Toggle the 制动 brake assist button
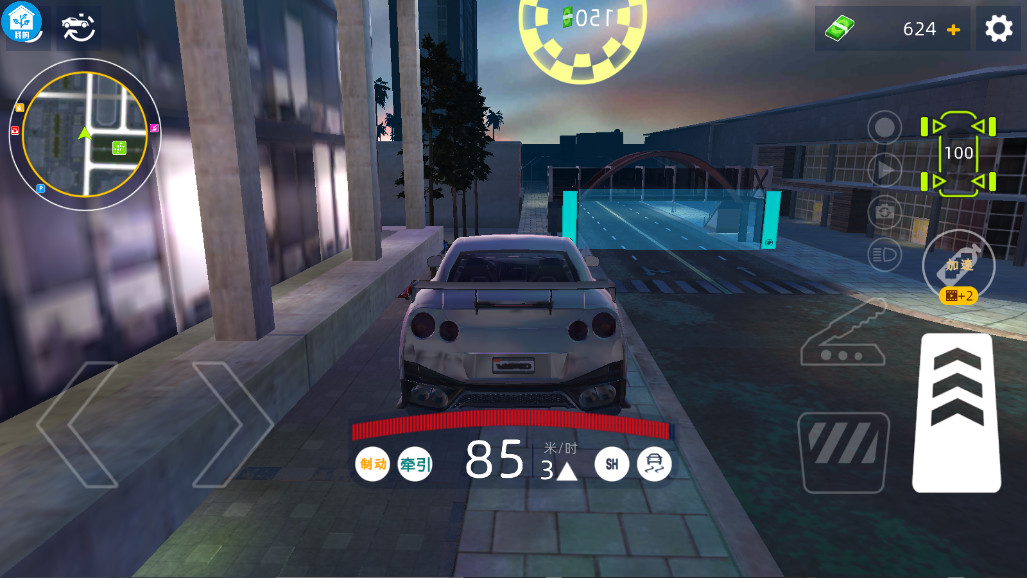The width and height of the screenshot is (1027, 578). click(372, 464)
